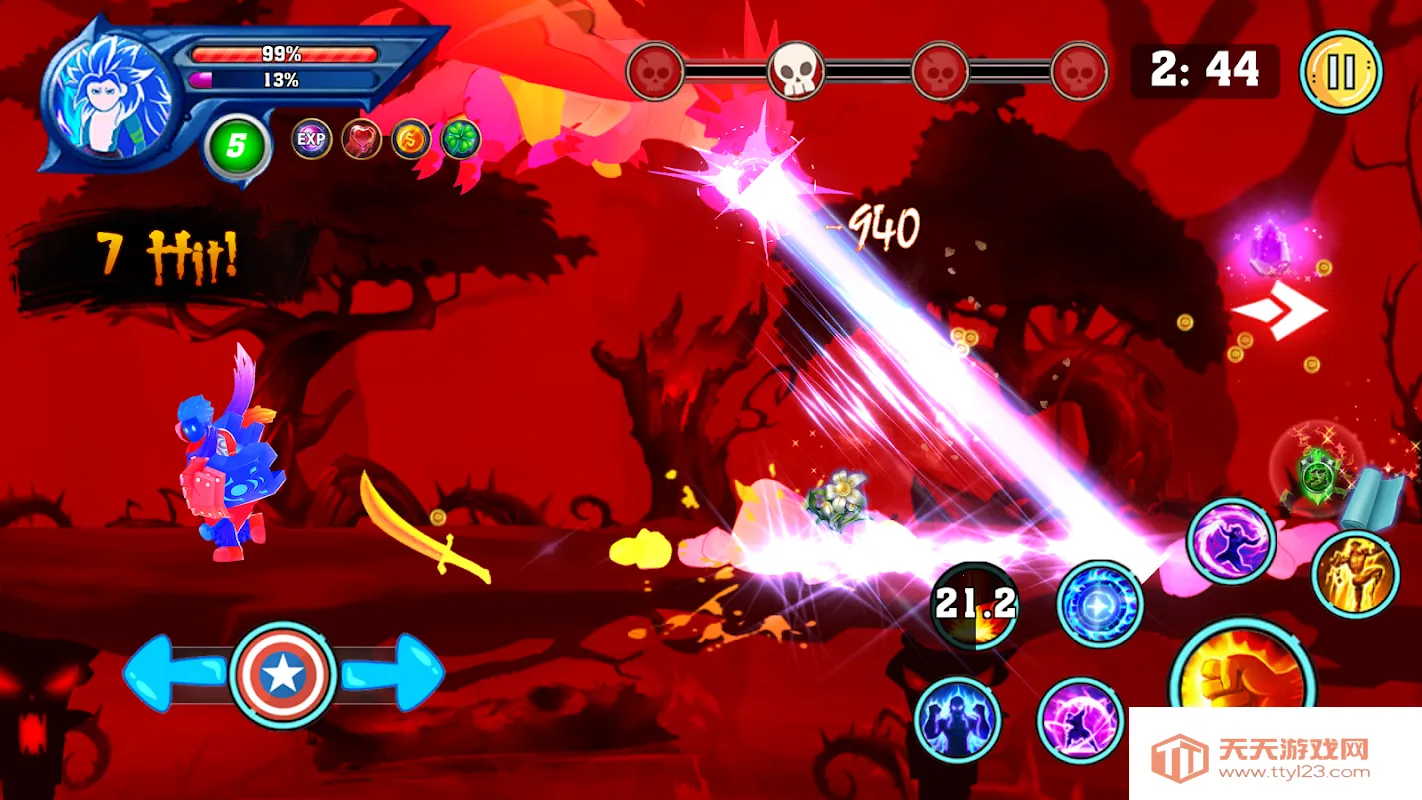Select the white skull stage marker
1422x800 pixels.
[x=796, y=71]
